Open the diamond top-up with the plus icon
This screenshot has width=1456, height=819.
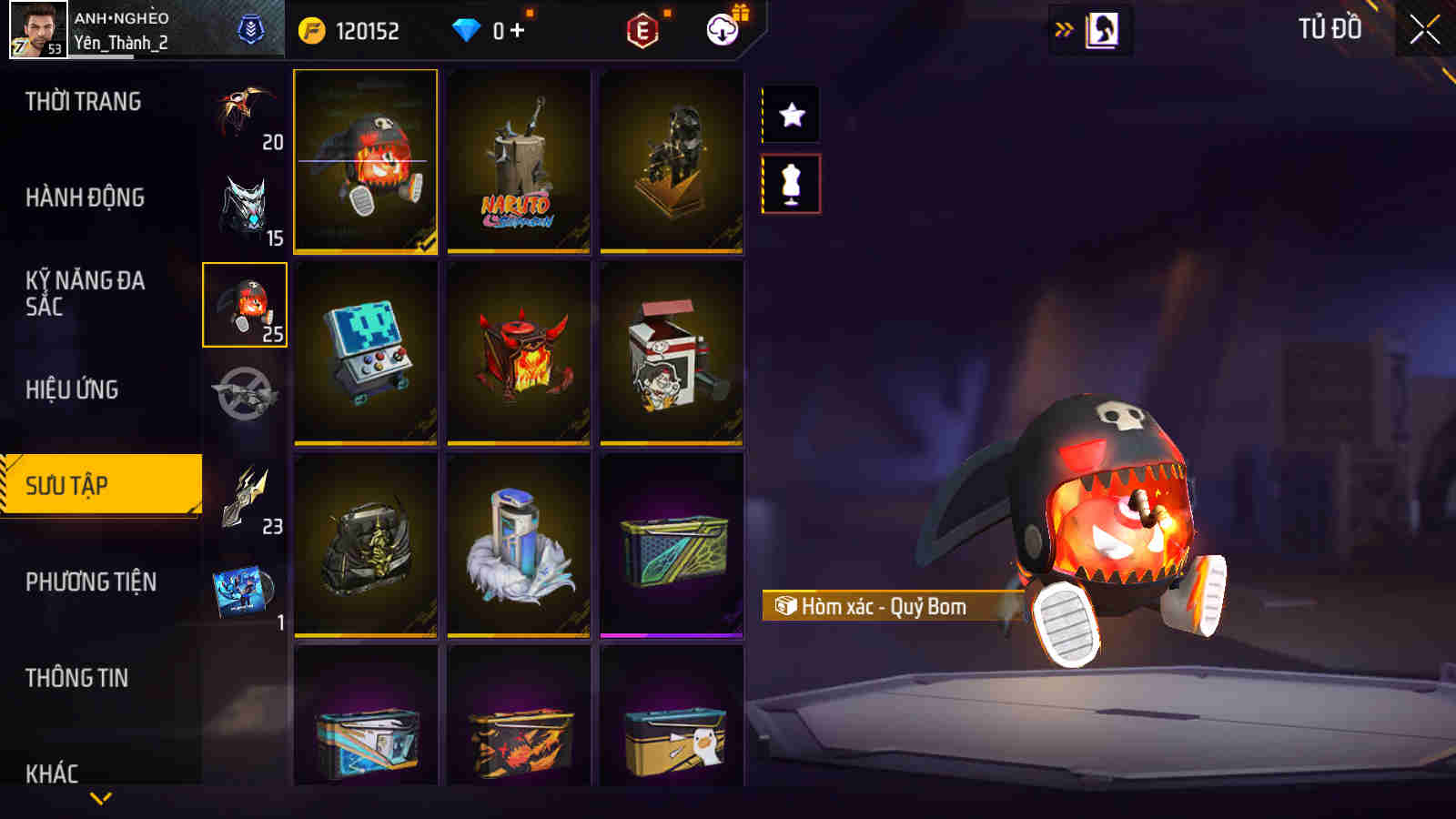[518, 28]
